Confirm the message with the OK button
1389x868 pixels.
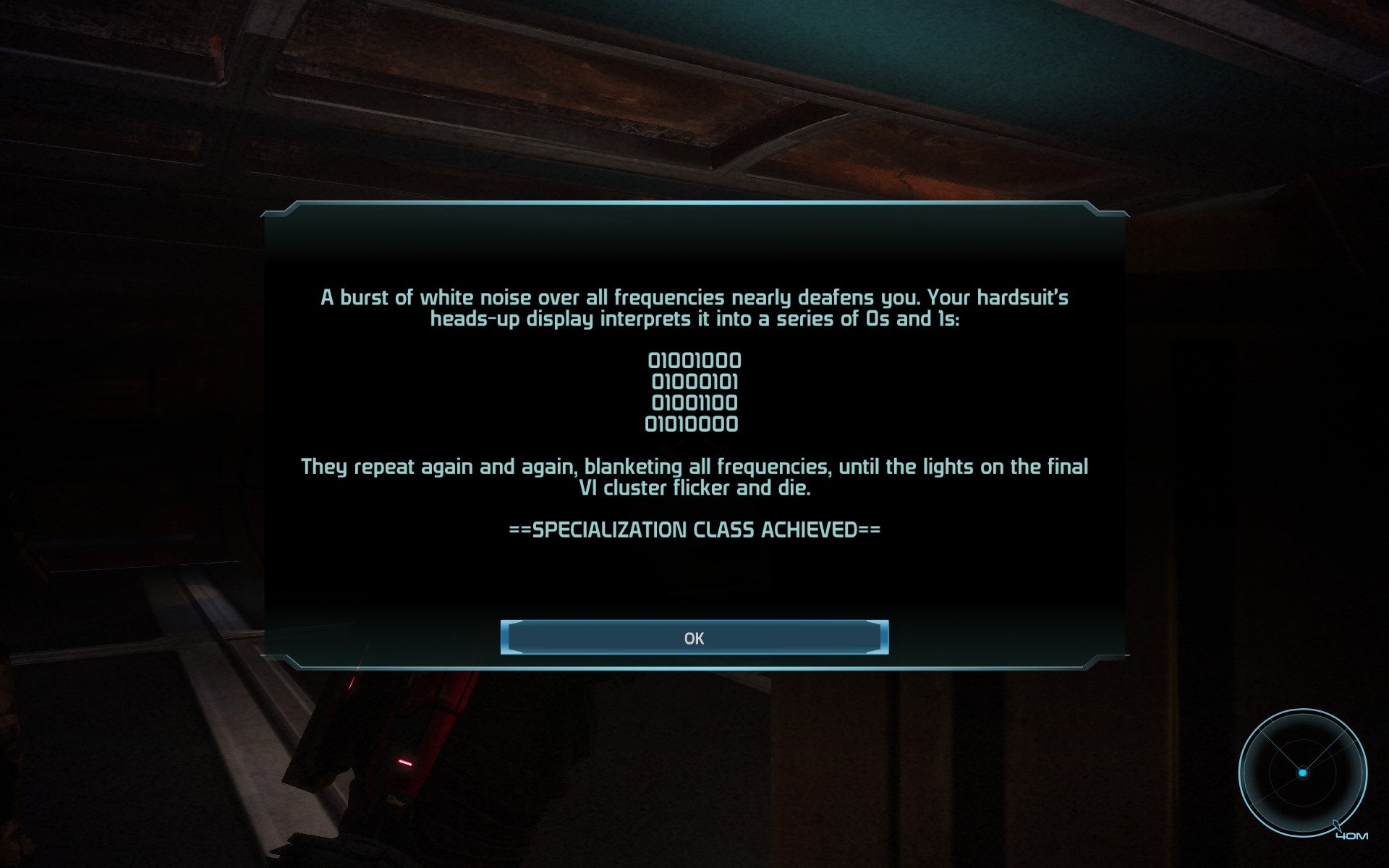tap(694, 637)
